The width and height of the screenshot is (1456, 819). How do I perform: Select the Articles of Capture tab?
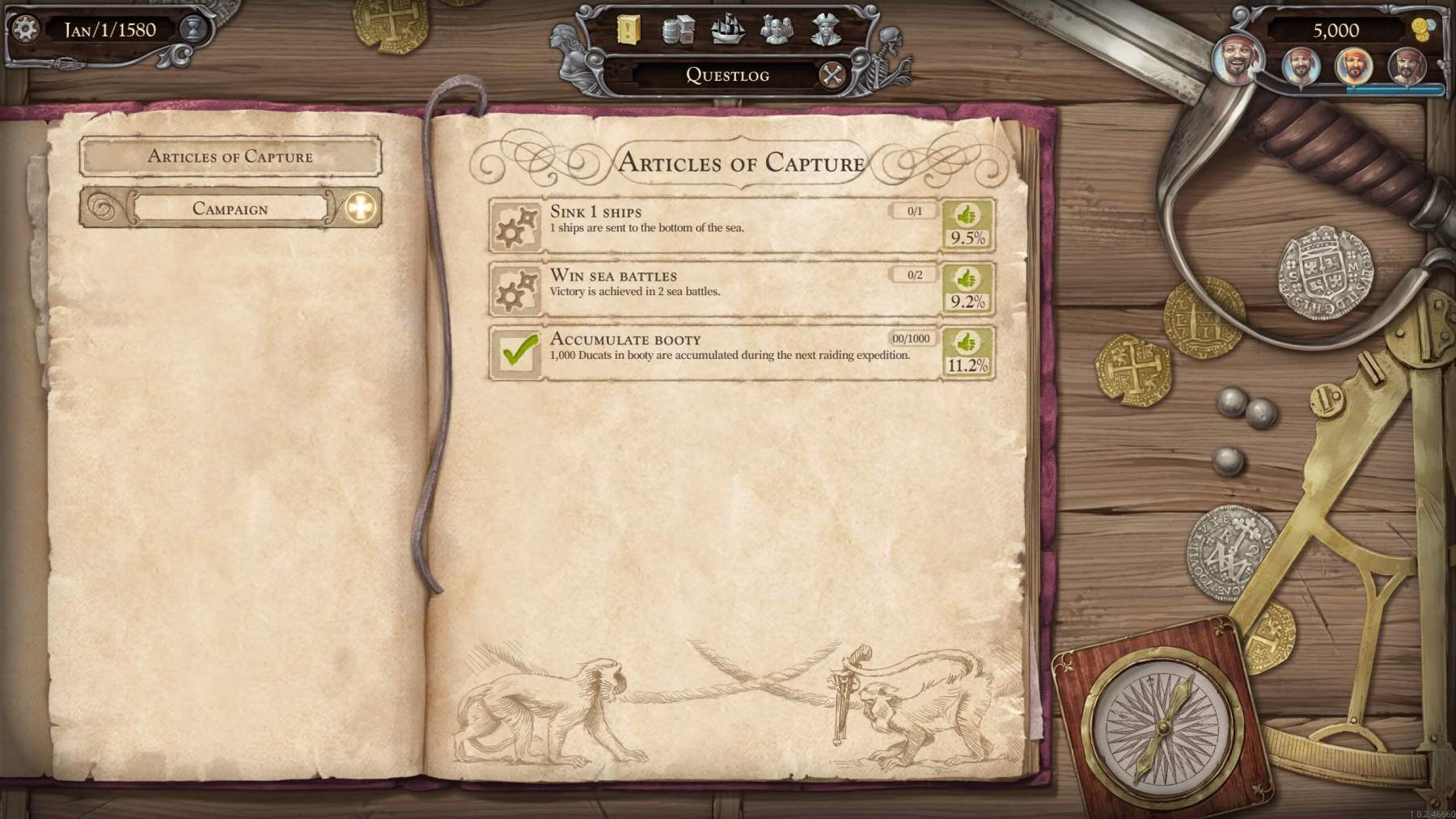click(x=231, y=157)
